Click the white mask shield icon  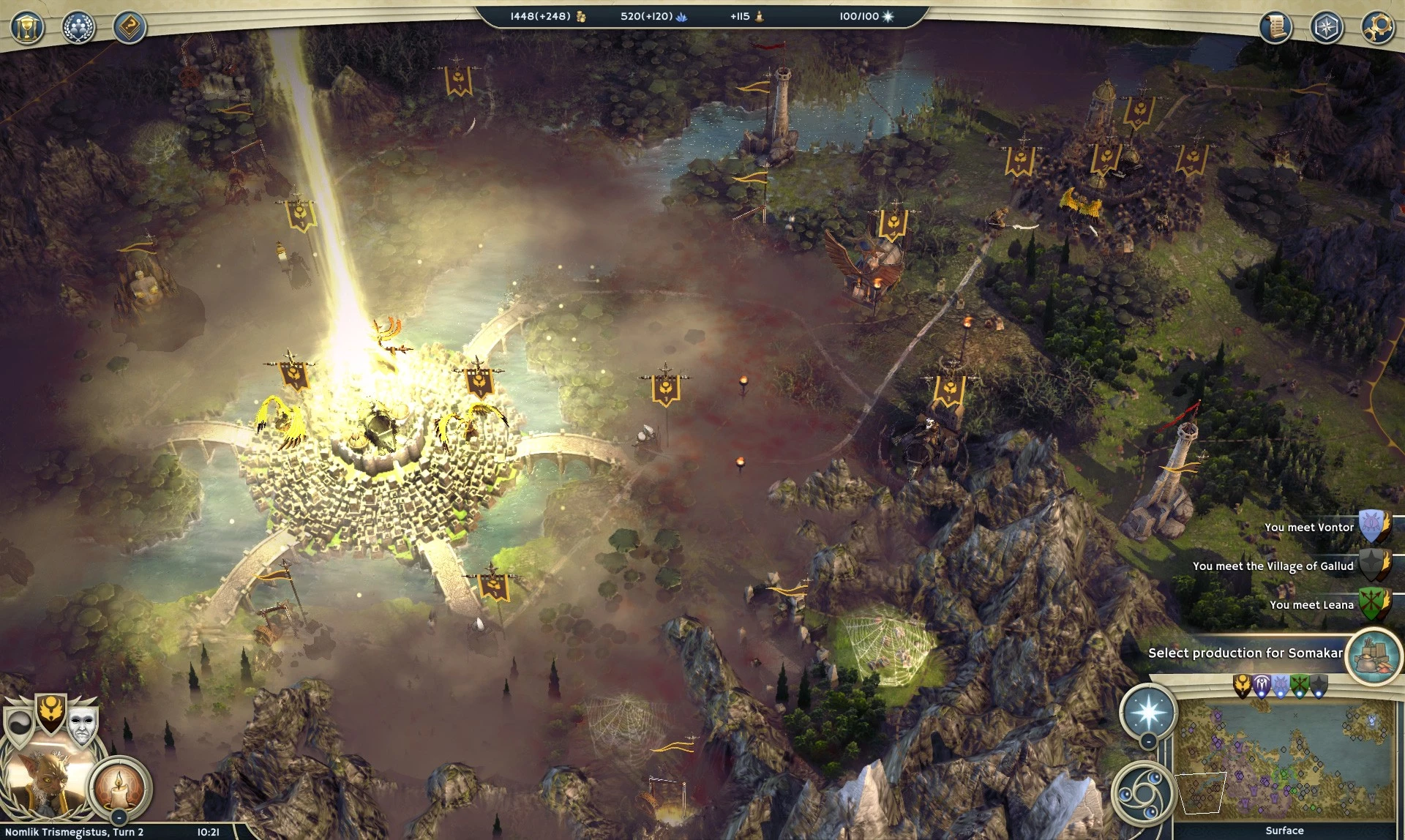pyautogui.click(x=82, y=724)
